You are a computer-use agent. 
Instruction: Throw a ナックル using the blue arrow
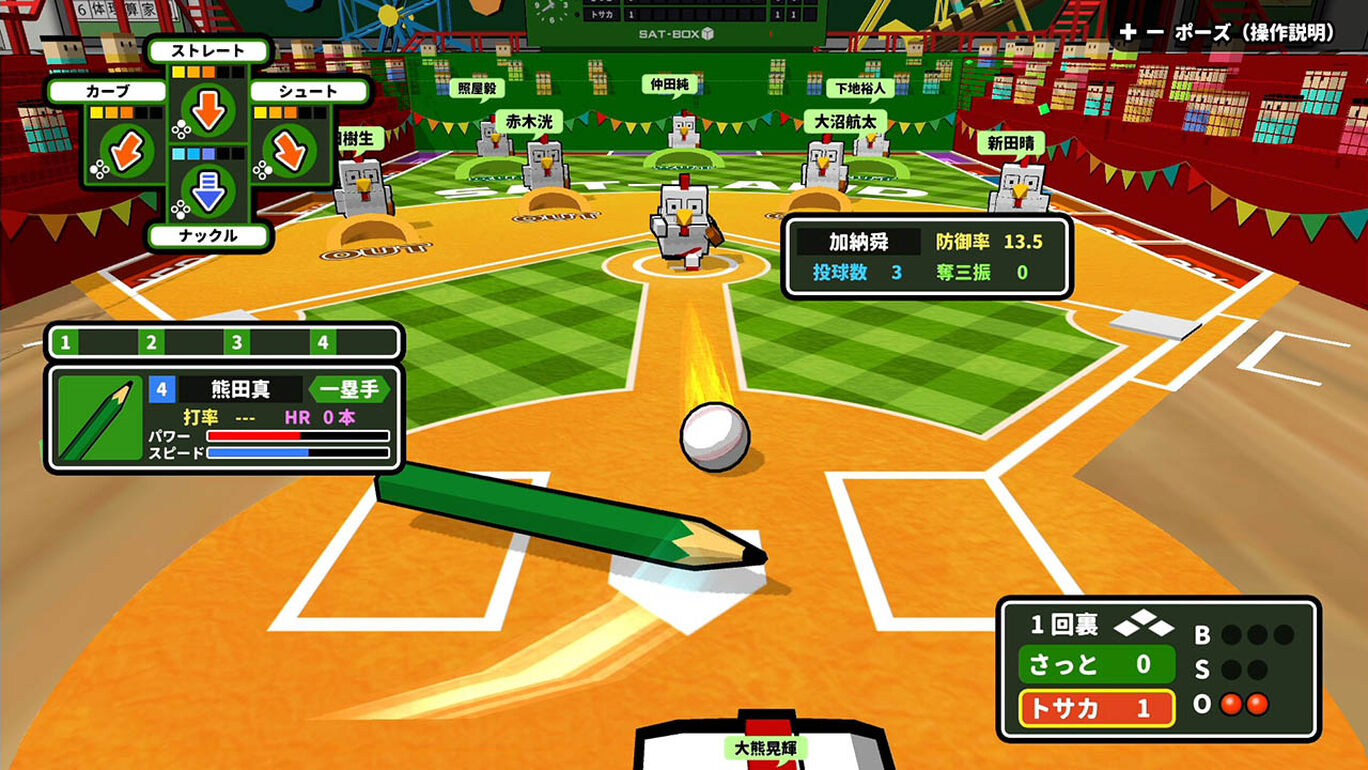click(x=209, y=190)
